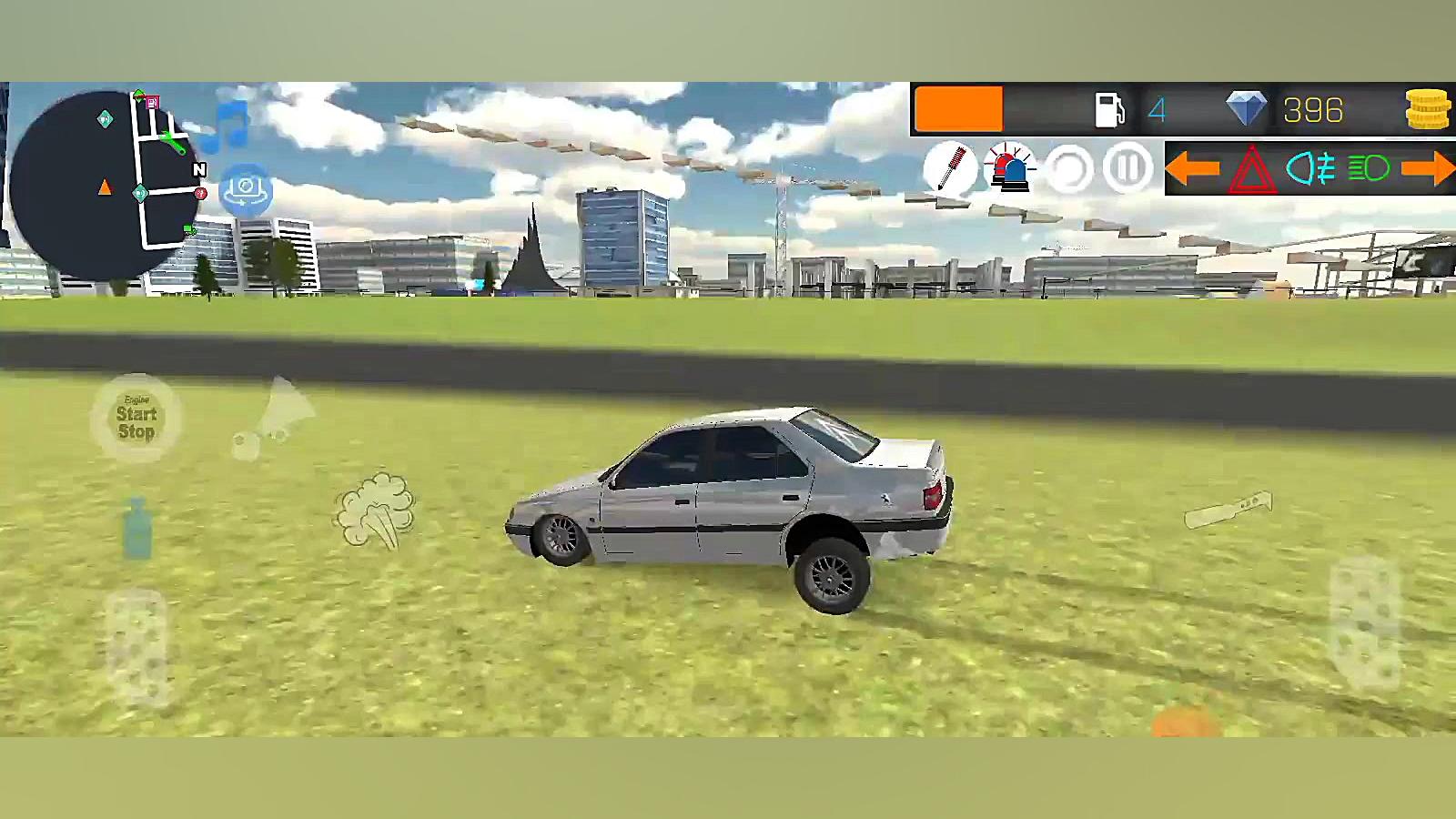This screenshot has width=1456, height=819.
Task: Toggle the blue music note
Action: click(x=227, y=126)
